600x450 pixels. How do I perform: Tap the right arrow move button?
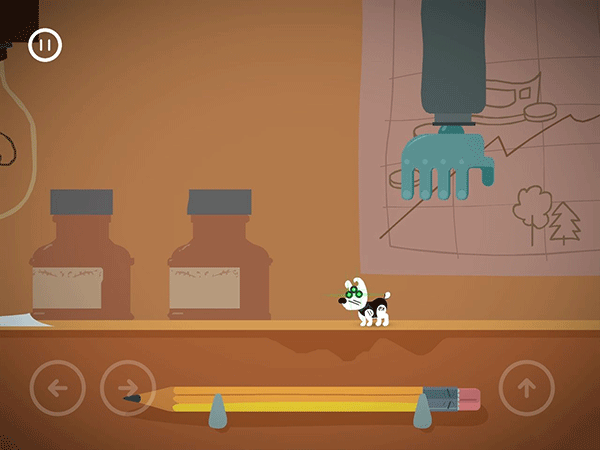point(128,388)
